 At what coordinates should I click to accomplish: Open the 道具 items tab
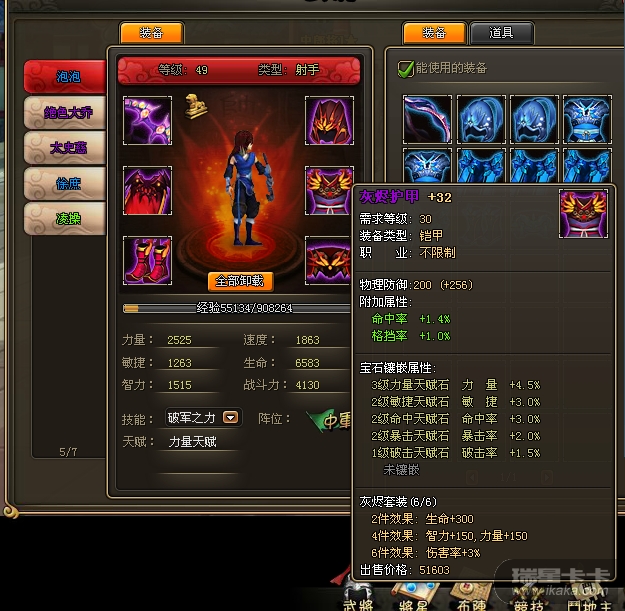tap(501, 33)
